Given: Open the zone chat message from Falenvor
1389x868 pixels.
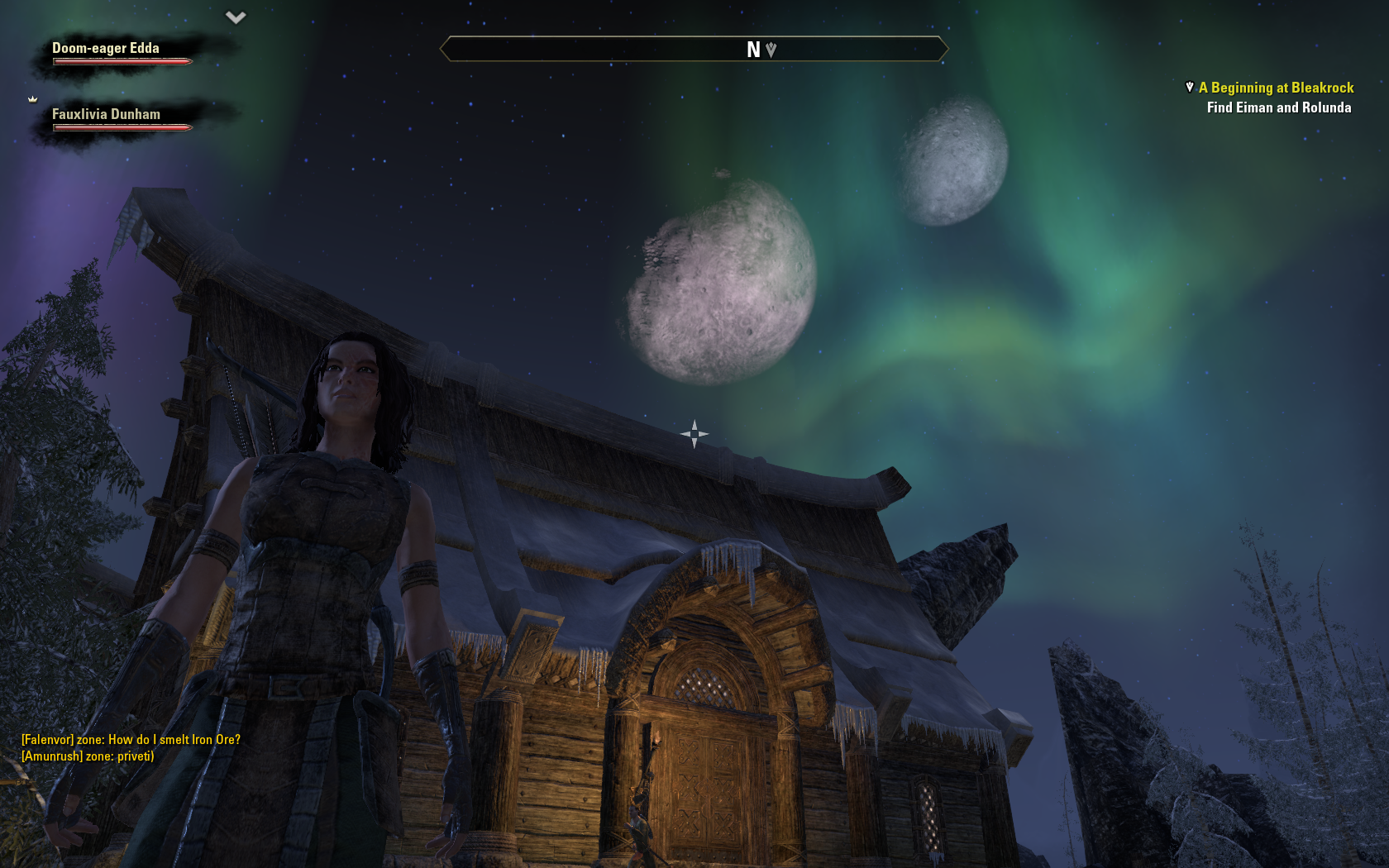Looking at the screenshot, I should [131, 740].
